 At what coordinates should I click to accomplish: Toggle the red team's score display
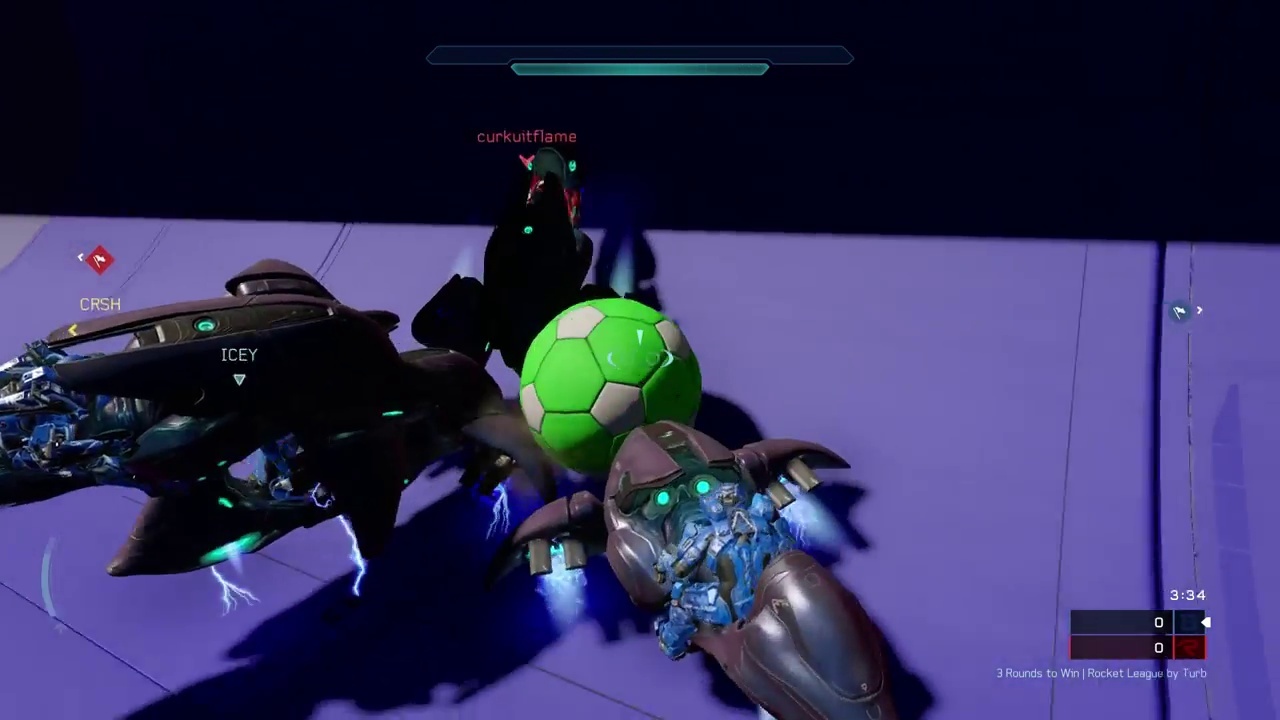coord(1158,647)
